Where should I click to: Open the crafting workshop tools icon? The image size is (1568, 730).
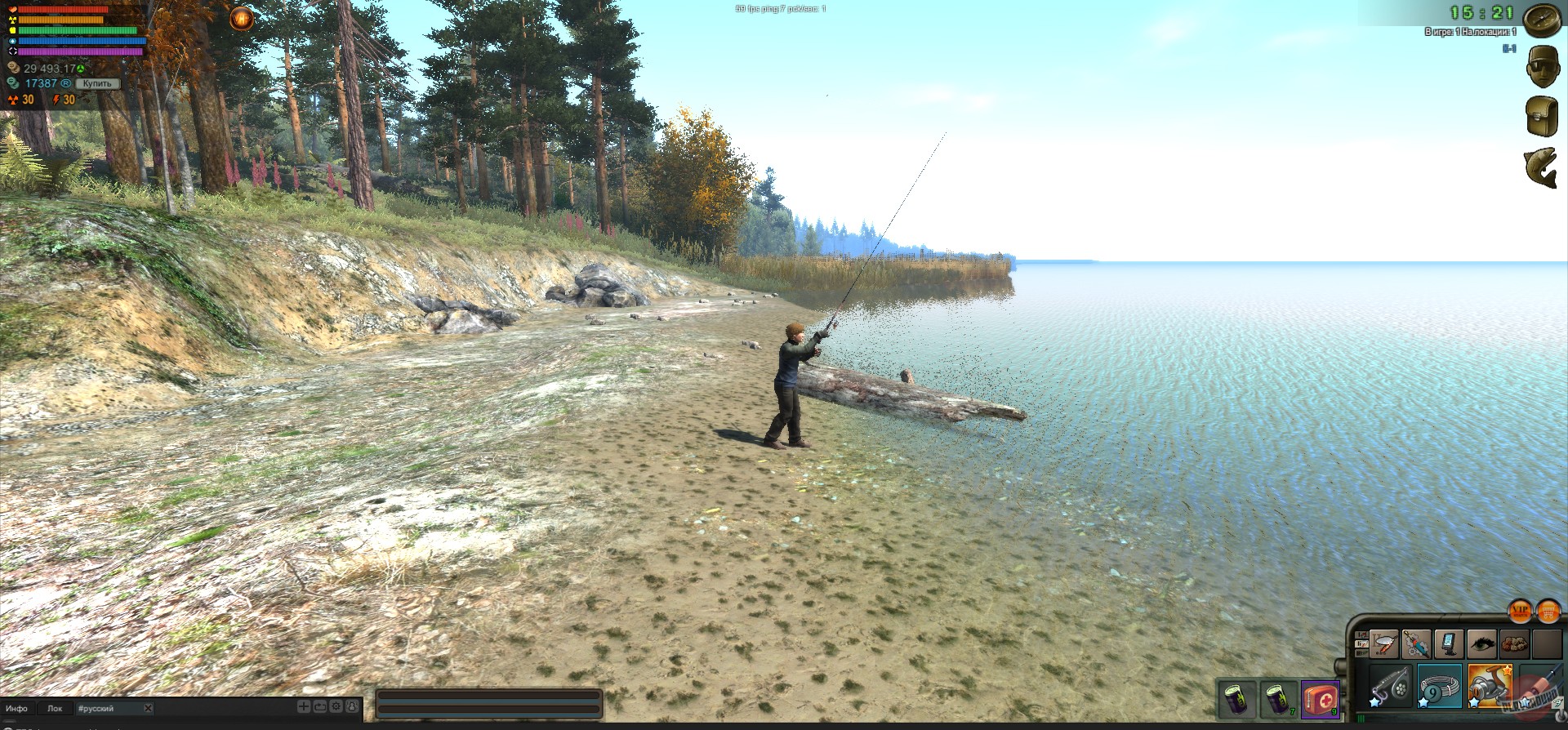point(1417,643)
